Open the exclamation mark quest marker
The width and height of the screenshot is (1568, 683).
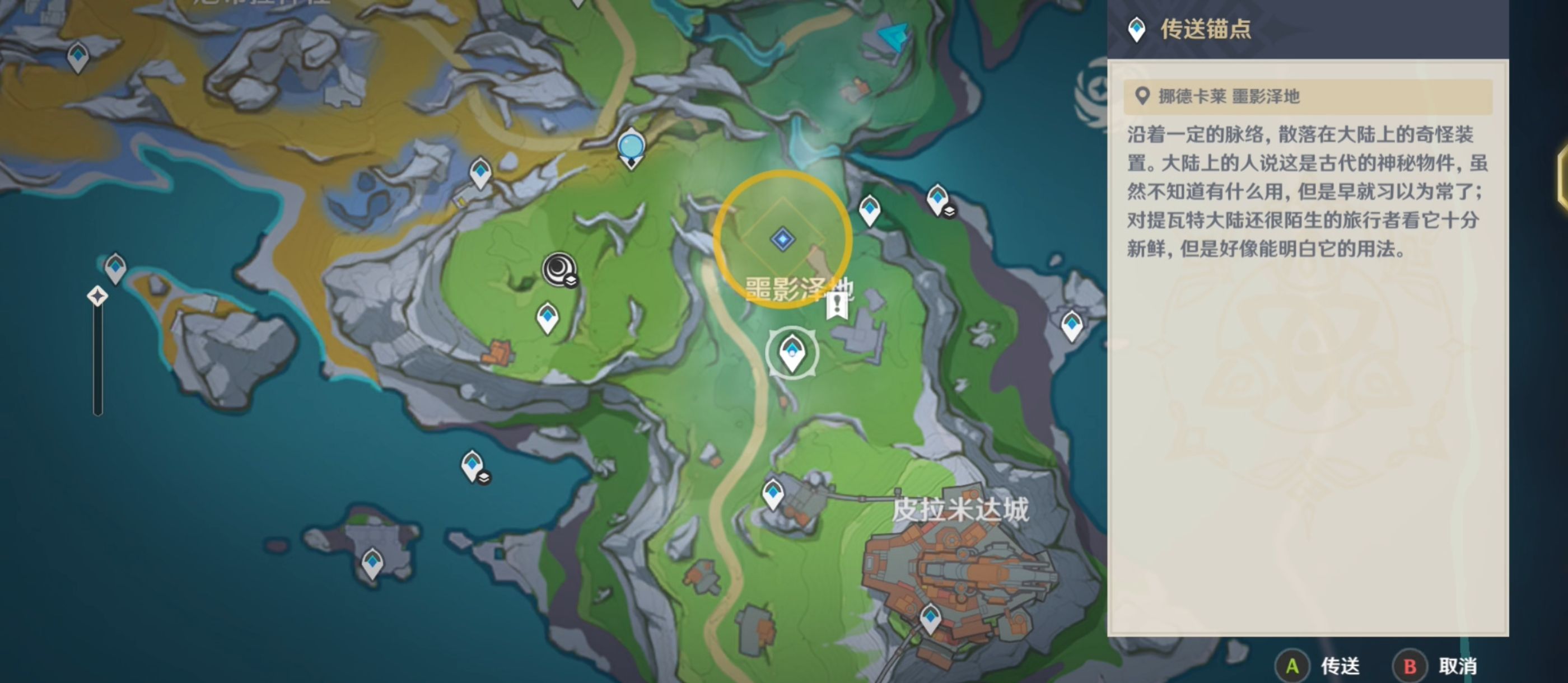[837, 305]
